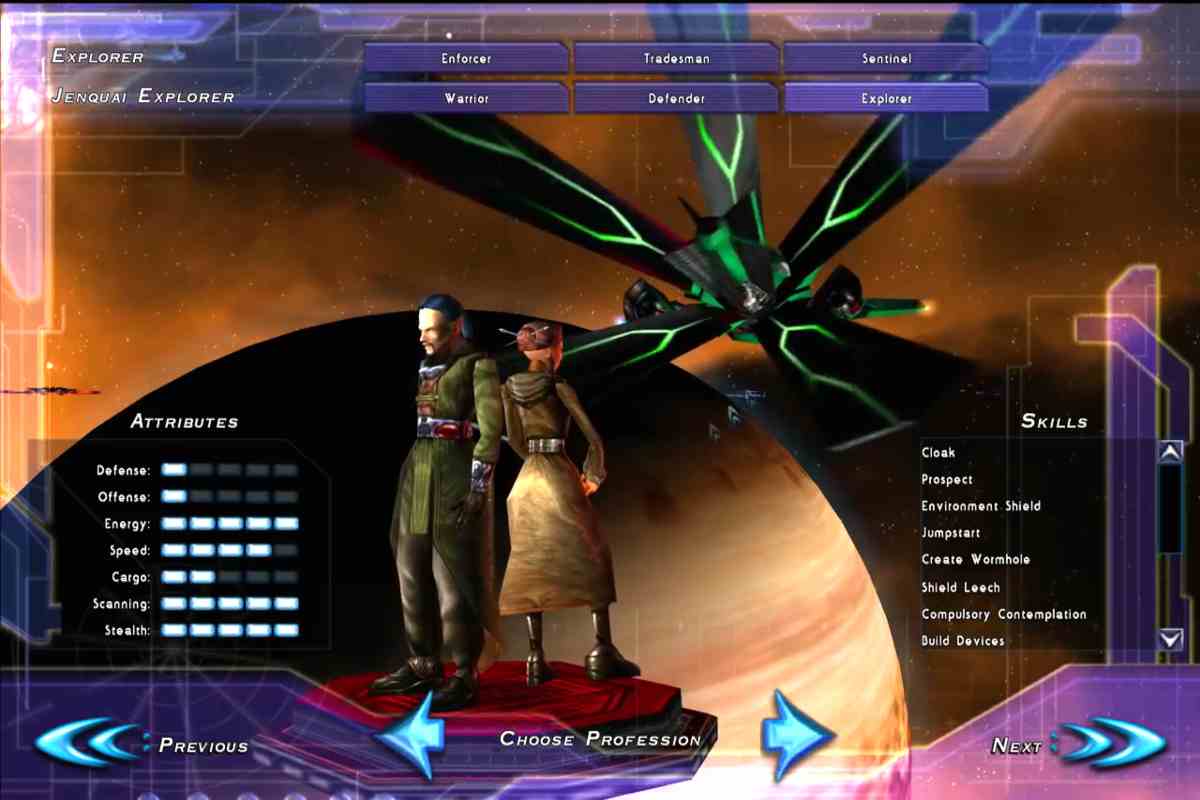The image size is (1200, 800).
Task: Select the Cloak skill entry
Action: coord(939,452)
